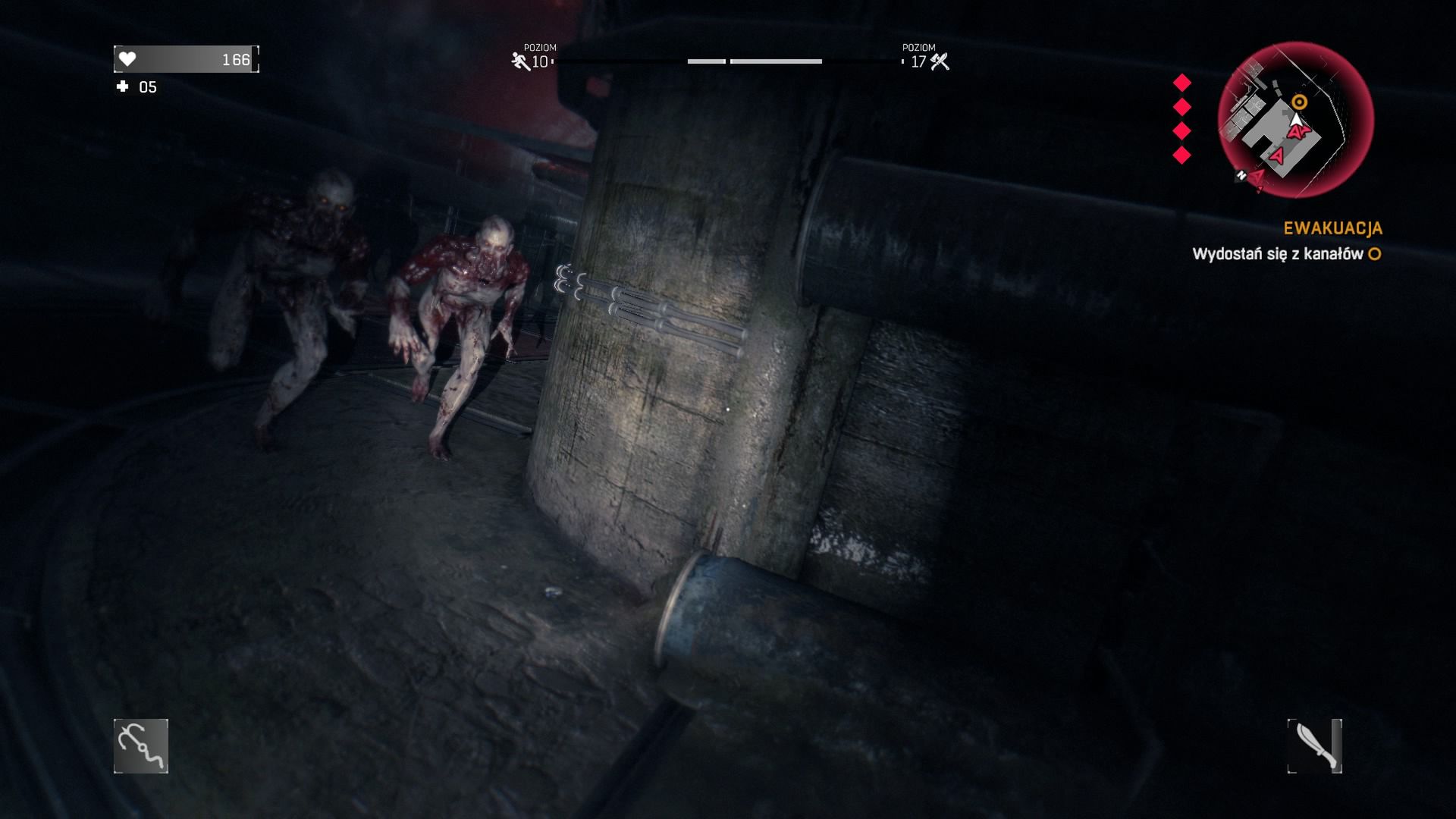
Task: Click the heart icon on the health bar
Action: point(126,58)
